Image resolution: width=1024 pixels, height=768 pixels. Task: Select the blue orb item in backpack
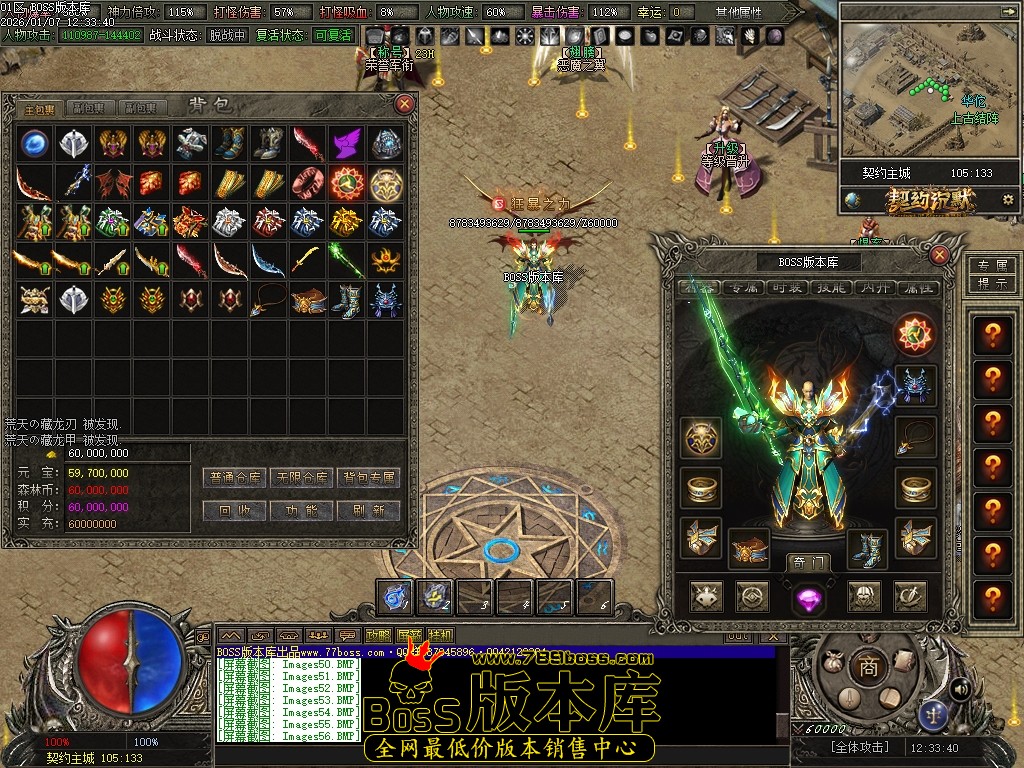pos(36,143)
